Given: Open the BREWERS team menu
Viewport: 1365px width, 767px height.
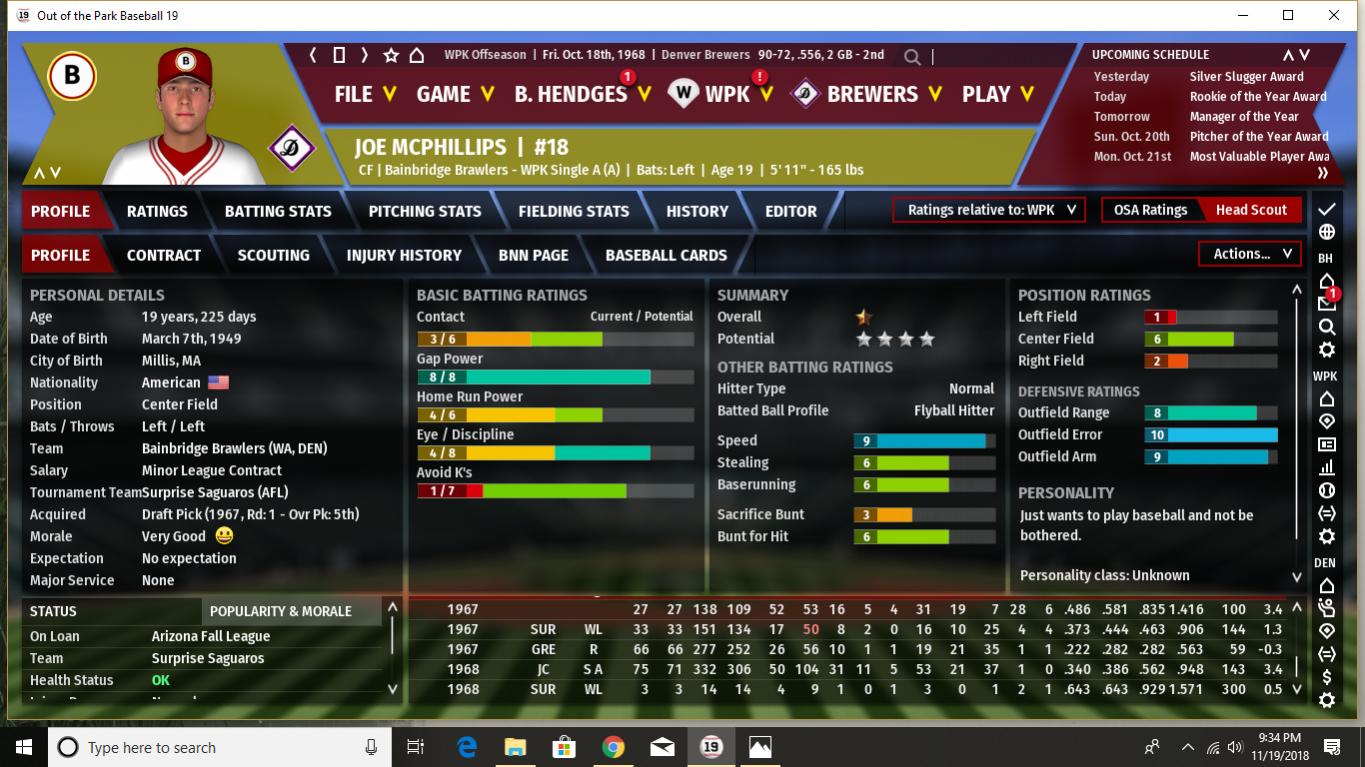Looking at the screenshot, I should coord(870,94).
